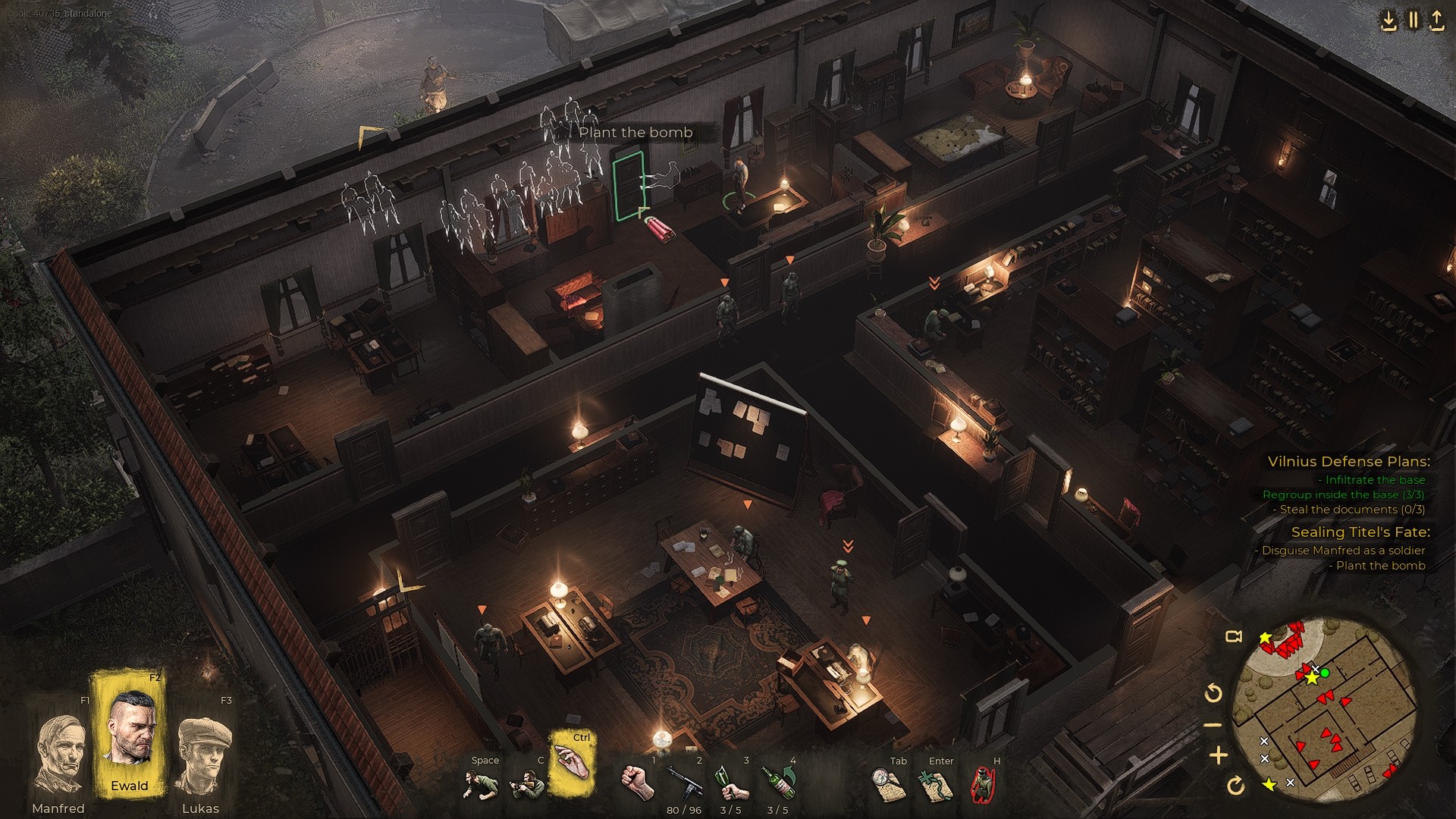This screenshot has width=1456, height=819.
Task: Activate the bare fist attack
Action: pyautogui.click(x=637, y=783)
